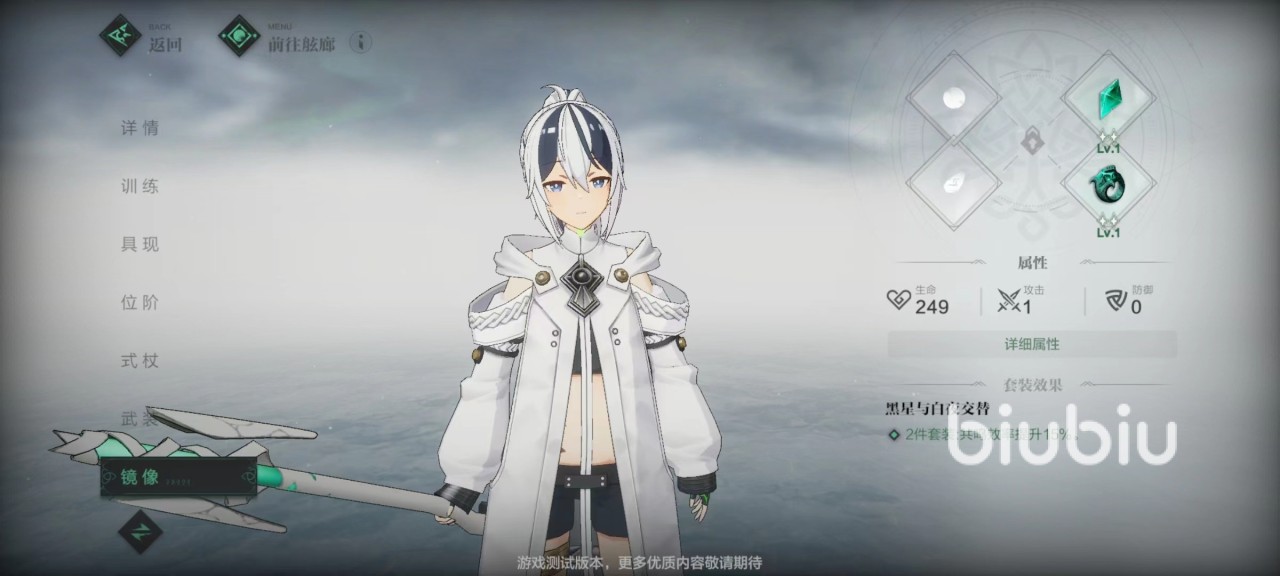
Task: Show the info icon beside 前往舷廊
Action: pos(361,42)
